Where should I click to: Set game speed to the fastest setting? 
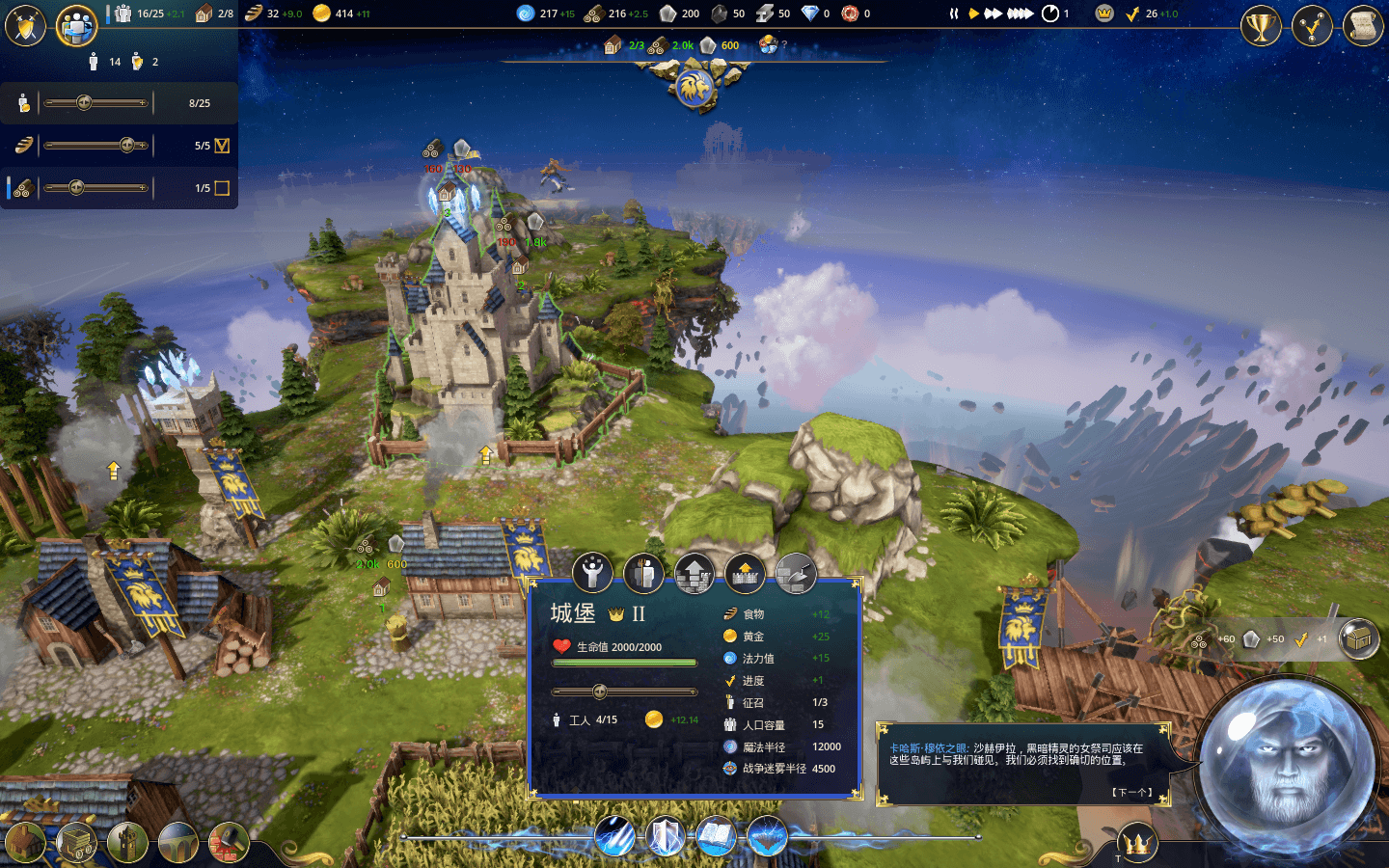tap(1020, 14)
